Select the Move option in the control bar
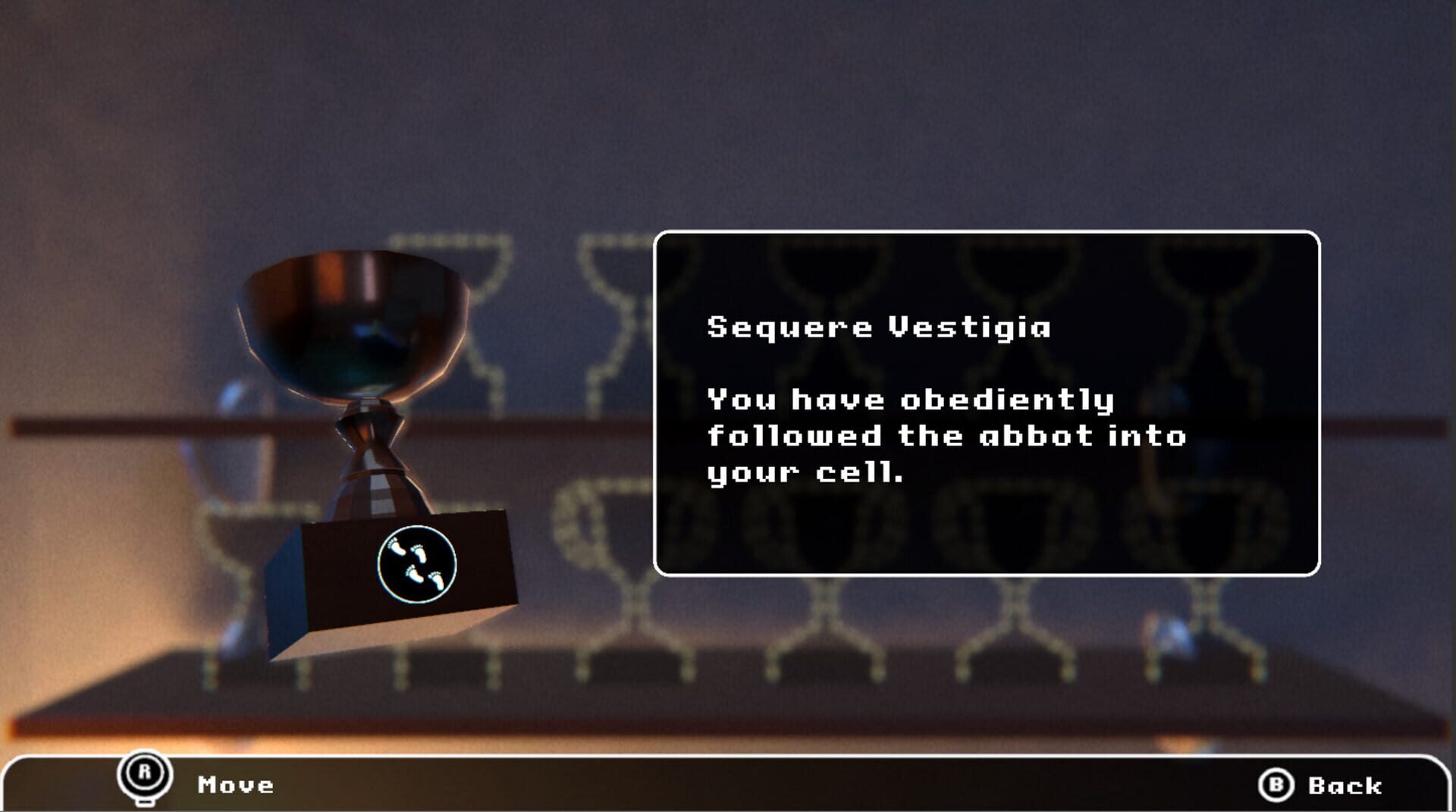This screenshot has width=1456, height=812. pos(235,785)
